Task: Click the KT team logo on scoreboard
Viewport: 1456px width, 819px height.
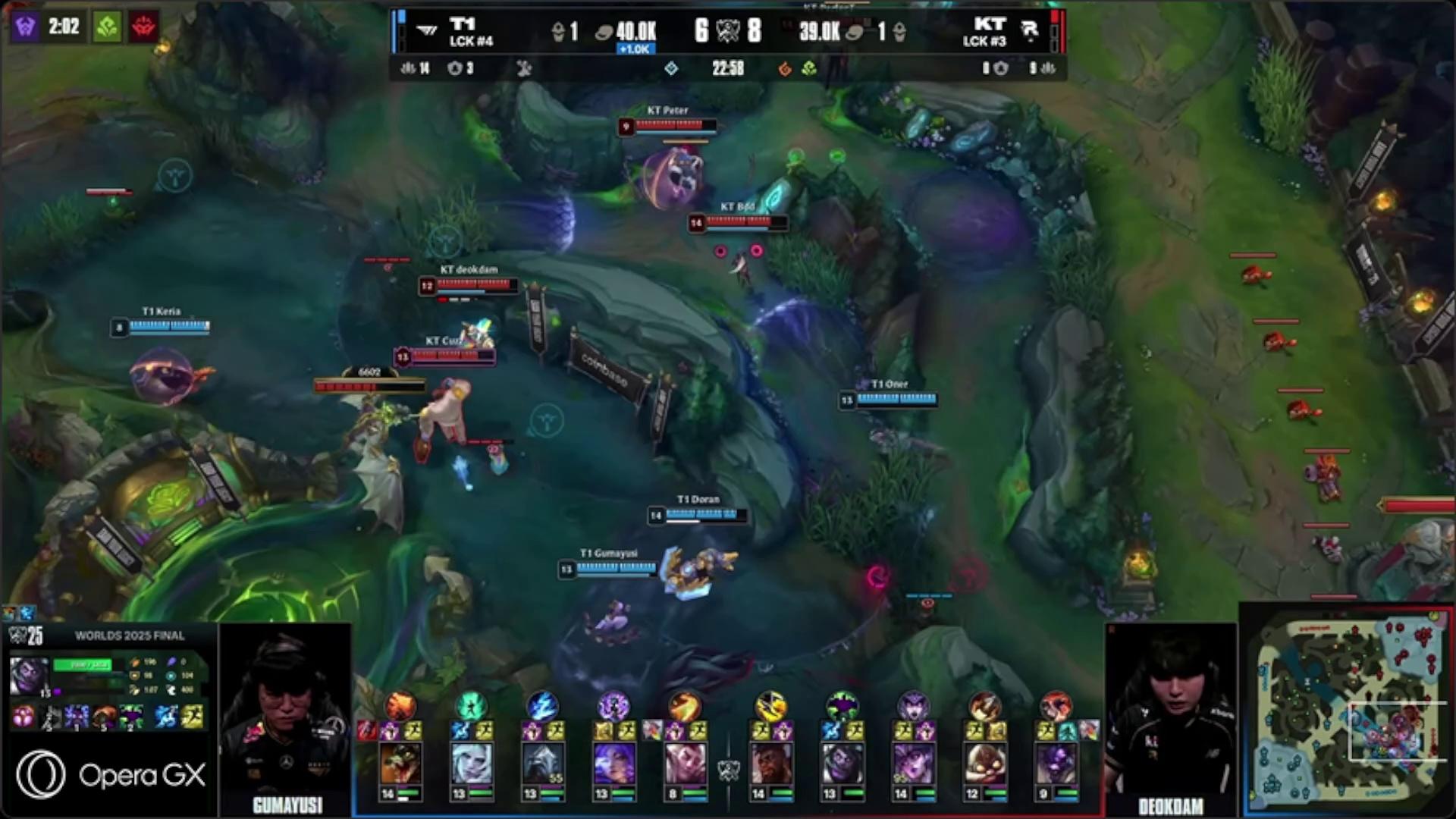Action: [x=1029, y=31]
